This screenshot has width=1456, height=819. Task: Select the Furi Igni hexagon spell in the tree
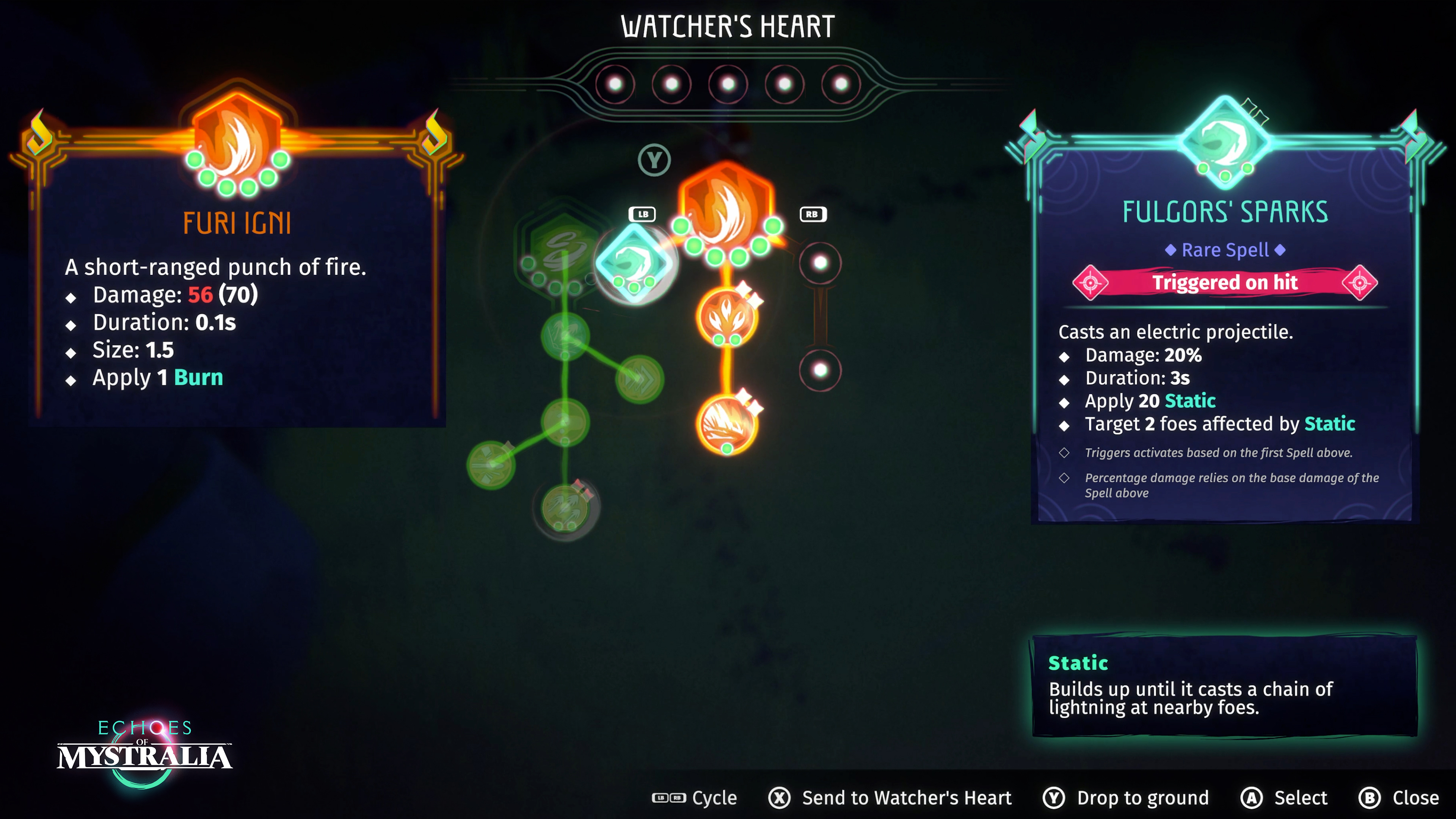pyautogui.click(x=727, y=209)
